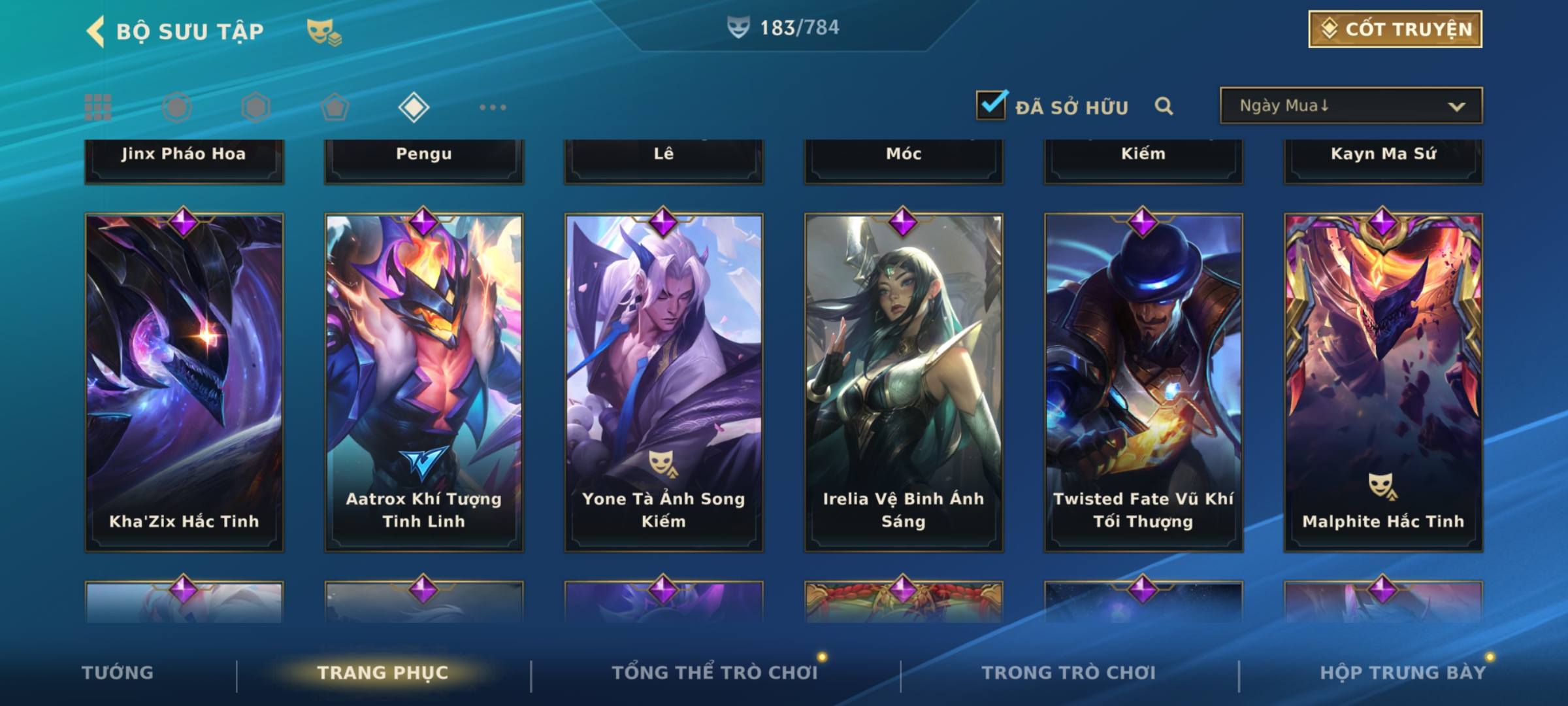Open the Trong Trò Chơi tab
Image resolution: width=1568 pixels, height=706 pixels.
coord(1068,673)
